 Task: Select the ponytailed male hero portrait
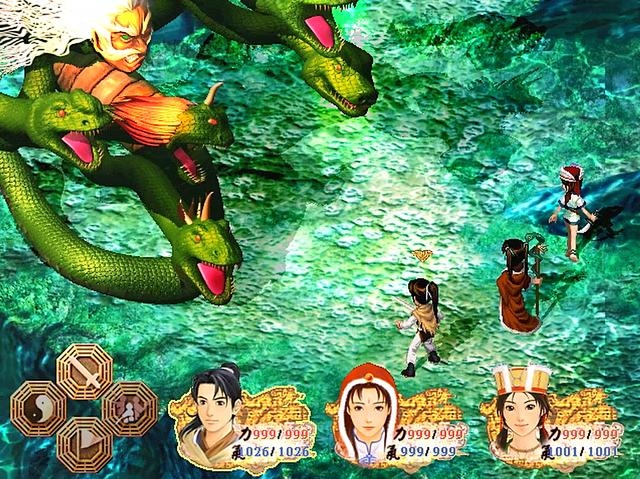pyautogui.click(x=208, y=411)
